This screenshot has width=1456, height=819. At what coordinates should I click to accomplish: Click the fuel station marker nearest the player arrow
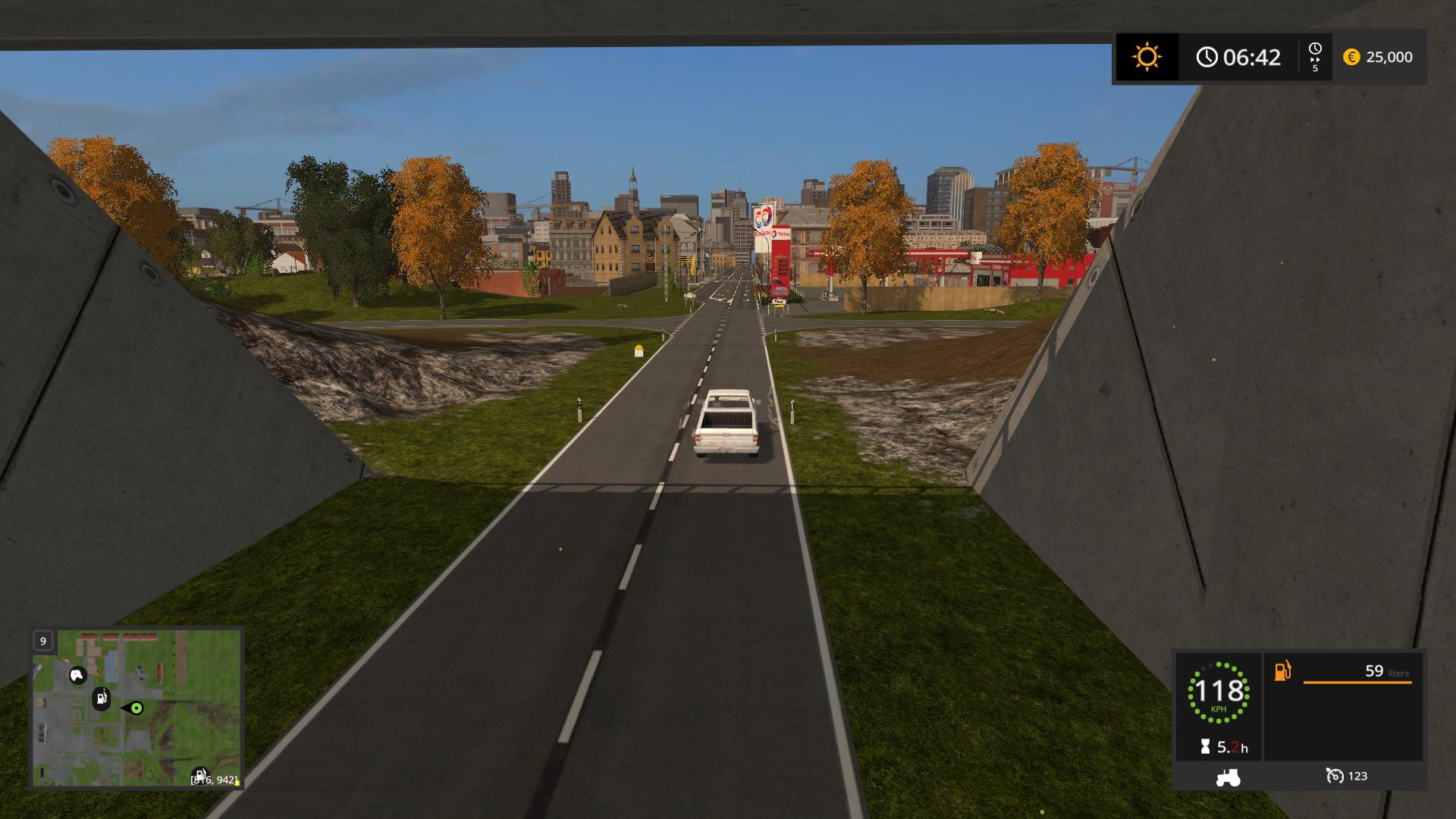tap(102, 698)
